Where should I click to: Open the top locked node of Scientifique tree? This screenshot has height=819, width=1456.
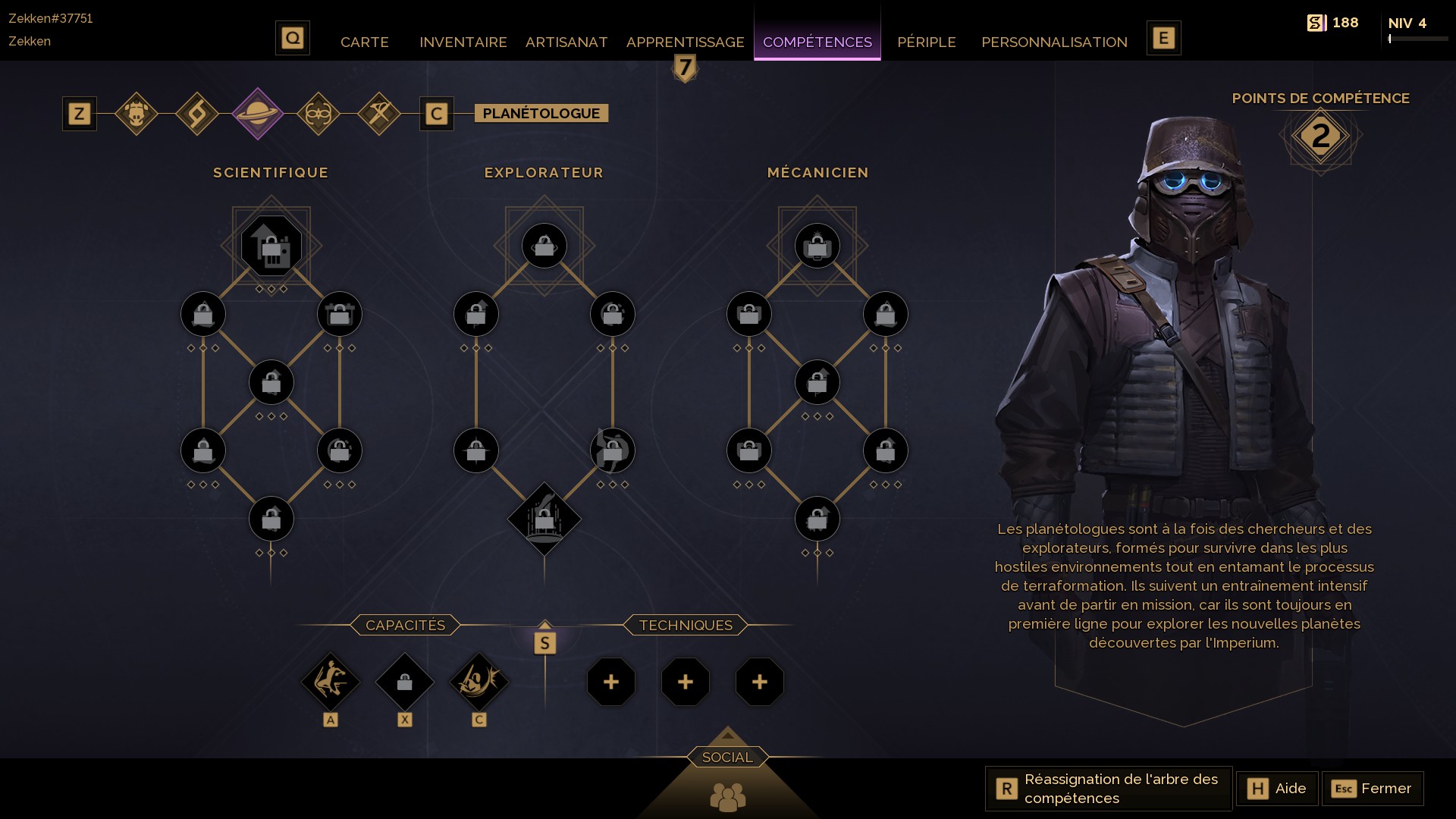271,246
